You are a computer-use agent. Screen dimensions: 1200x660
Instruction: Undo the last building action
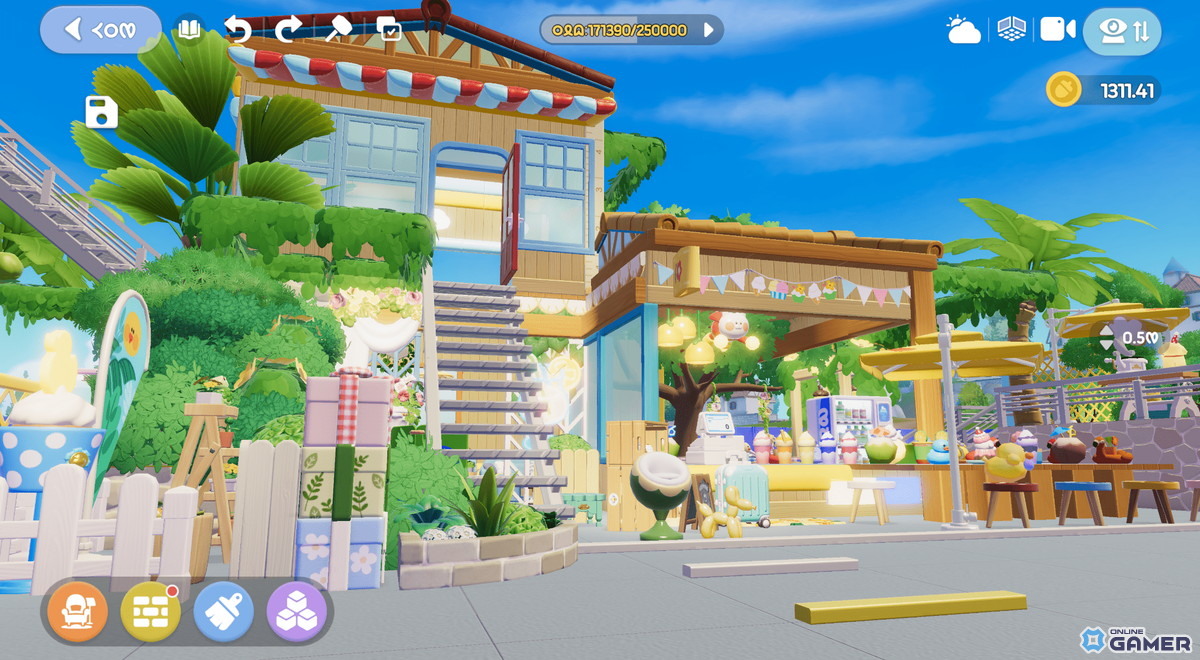tap(238, 29)
